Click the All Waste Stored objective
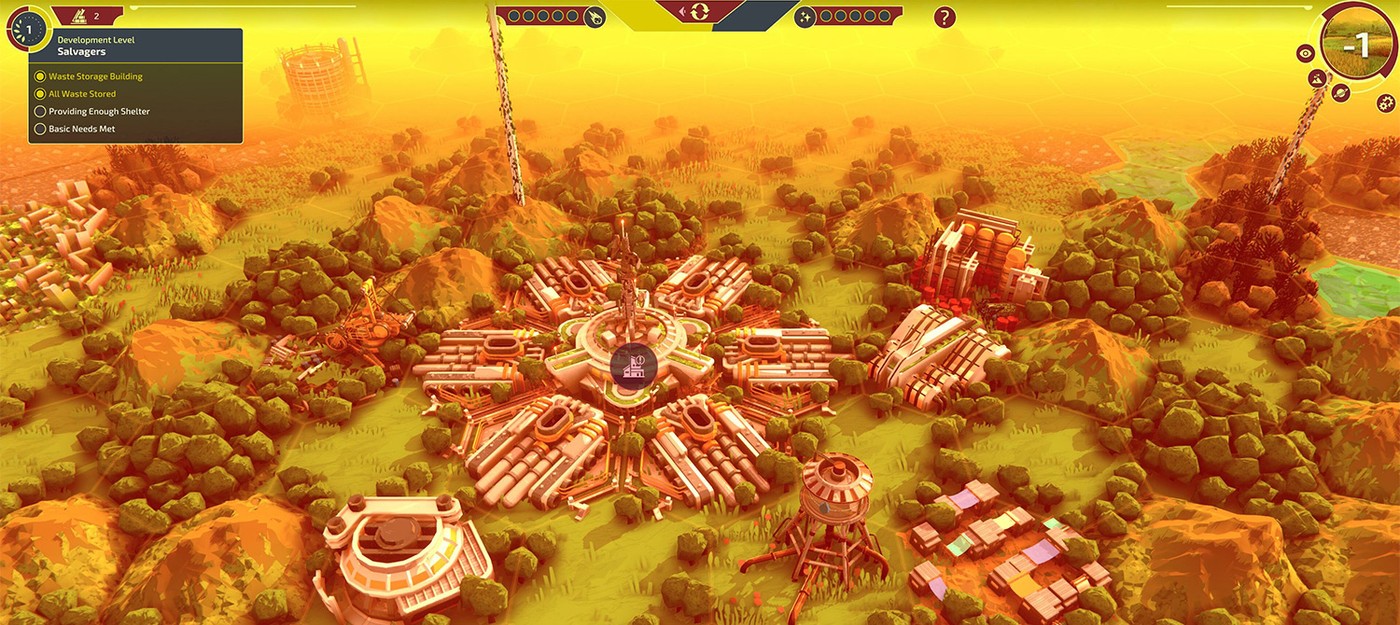Screen dimensions: 1400x625 [x=82, y=94]
